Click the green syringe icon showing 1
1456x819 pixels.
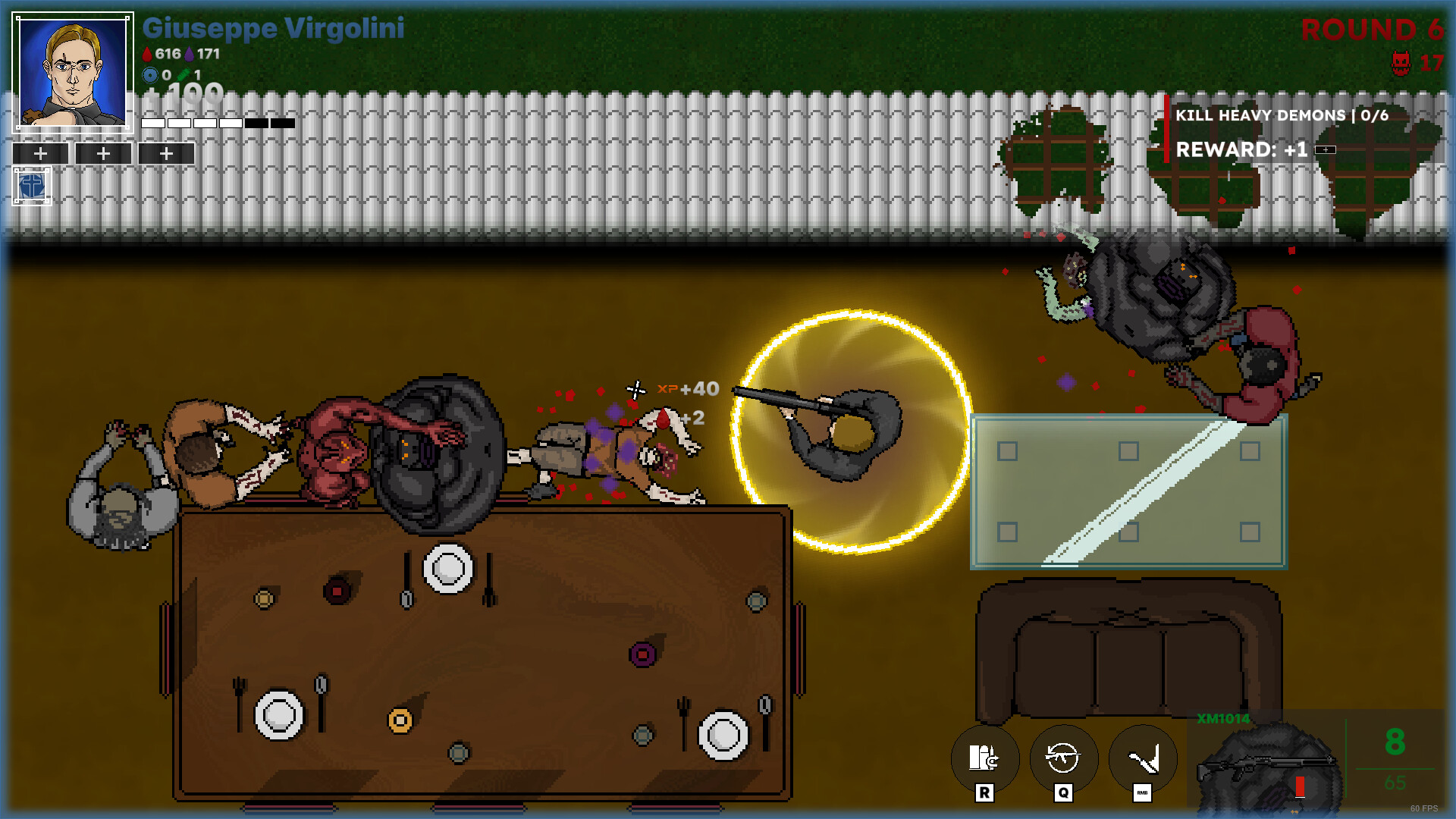pyautogui.click(x=184, y=76)
